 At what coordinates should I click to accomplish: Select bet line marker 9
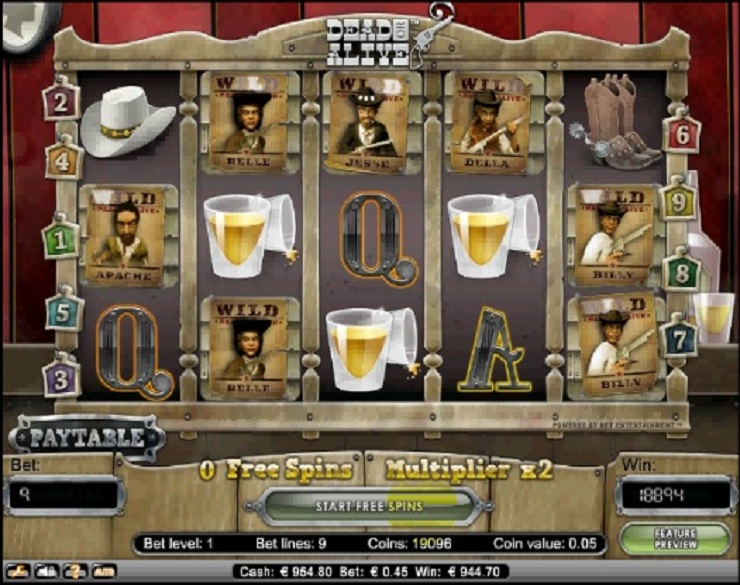679,202
